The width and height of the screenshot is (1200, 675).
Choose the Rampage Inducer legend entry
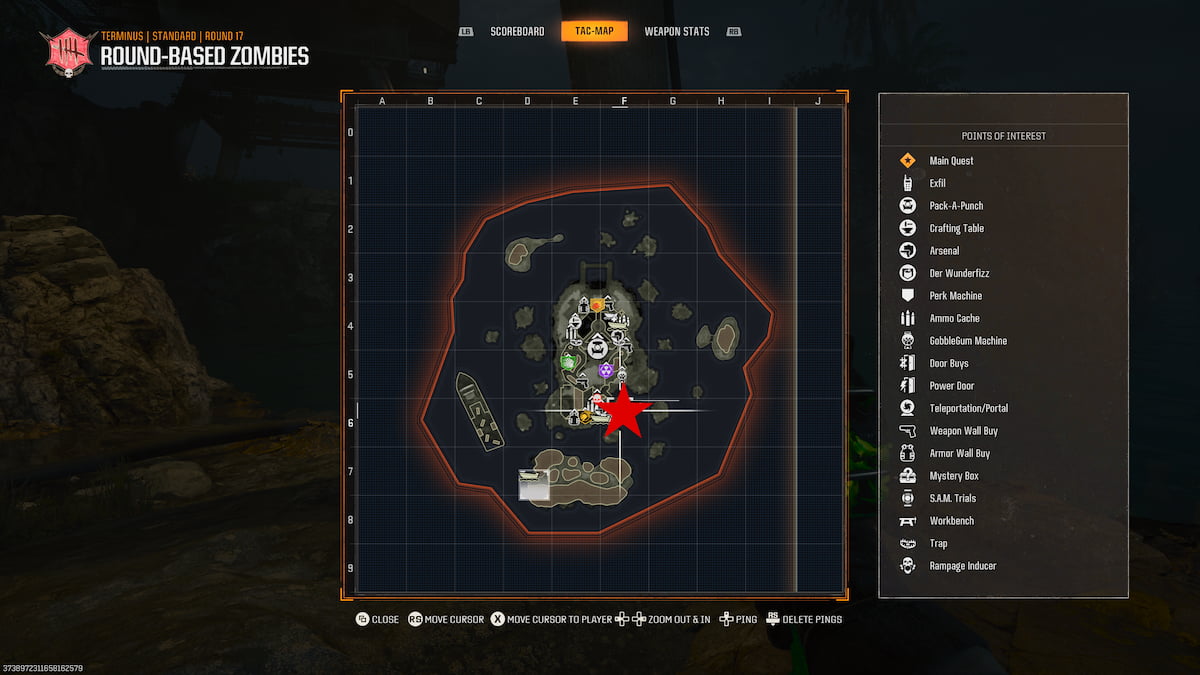(962, 566)
